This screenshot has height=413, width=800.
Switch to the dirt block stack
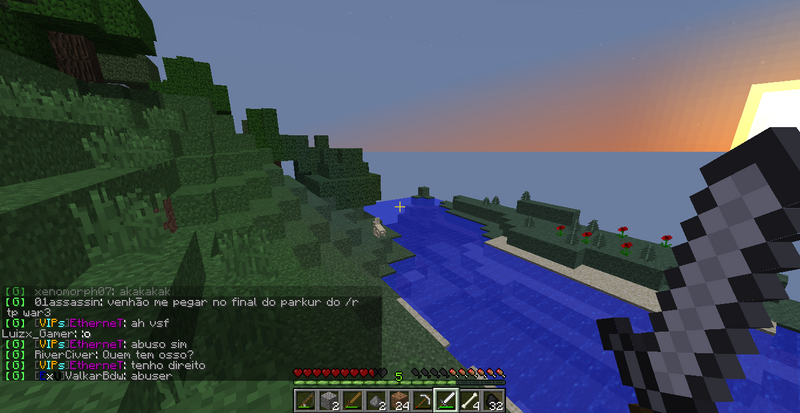(x=396, y=402)
